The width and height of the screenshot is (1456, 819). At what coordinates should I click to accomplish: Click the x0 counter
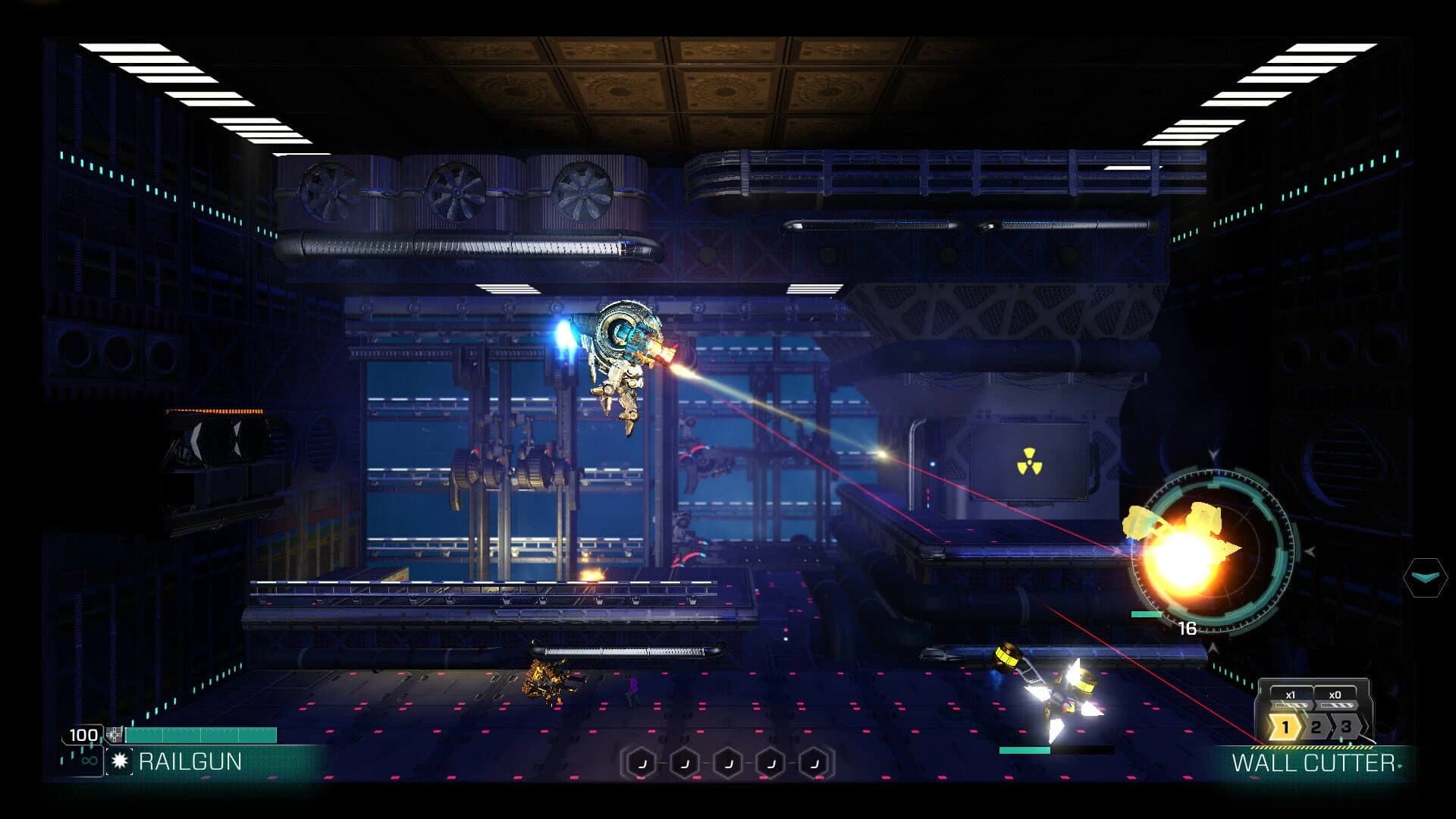1335,695
